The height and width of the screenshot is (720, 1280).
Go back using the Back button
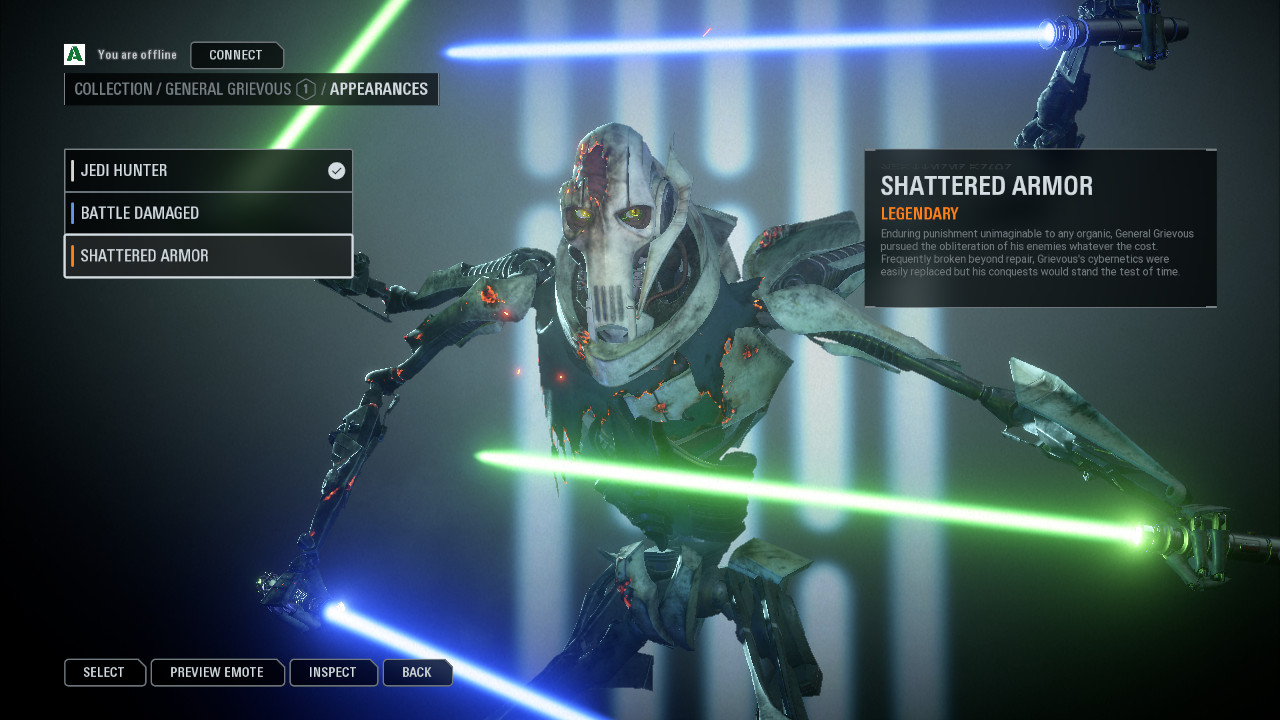tap(417, 672)
